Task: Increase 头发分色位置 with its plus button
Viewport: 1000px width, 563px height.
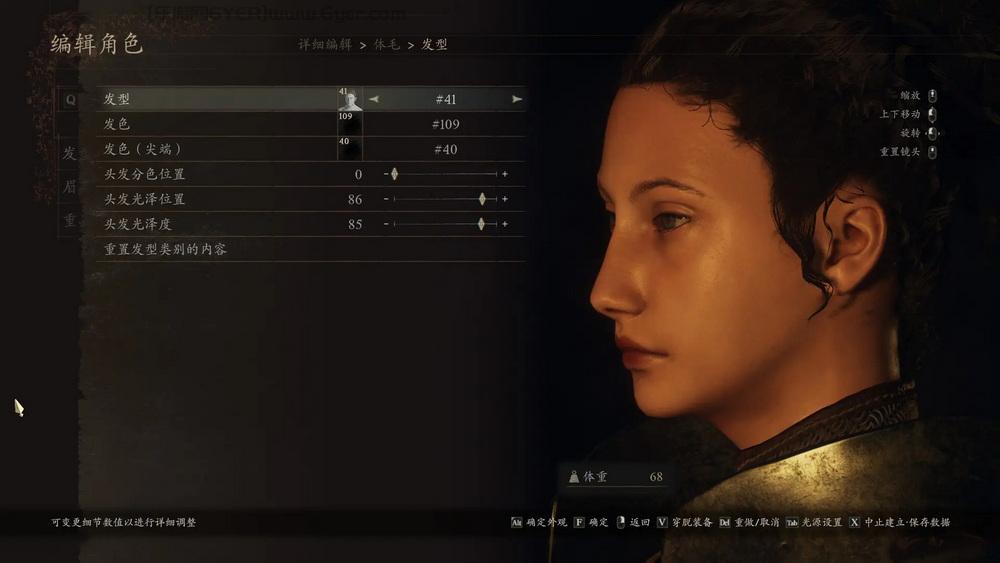Action: (505, 174)
